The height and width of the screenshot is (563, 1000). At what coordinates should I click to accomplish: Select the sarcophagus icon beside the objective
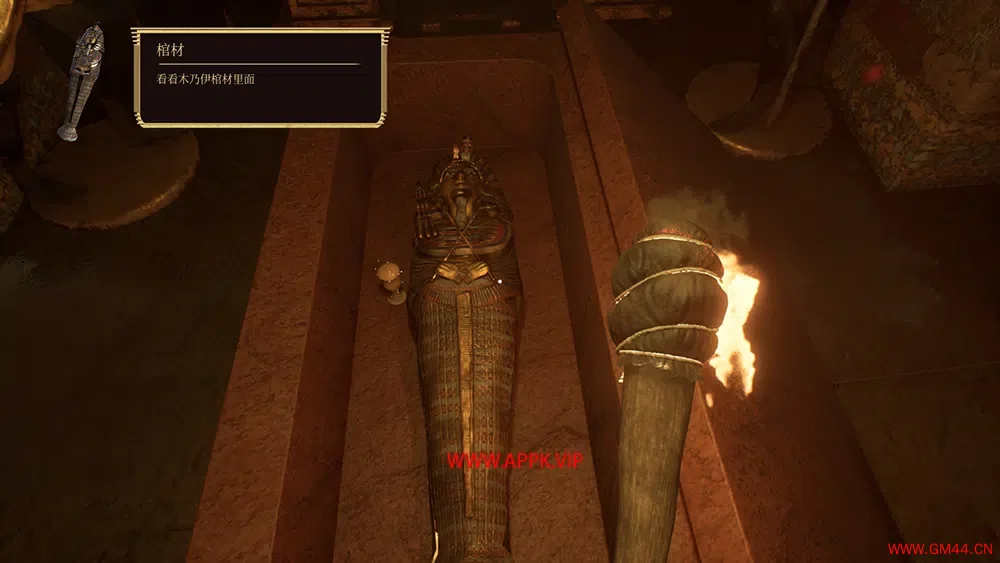click(84, 80)
